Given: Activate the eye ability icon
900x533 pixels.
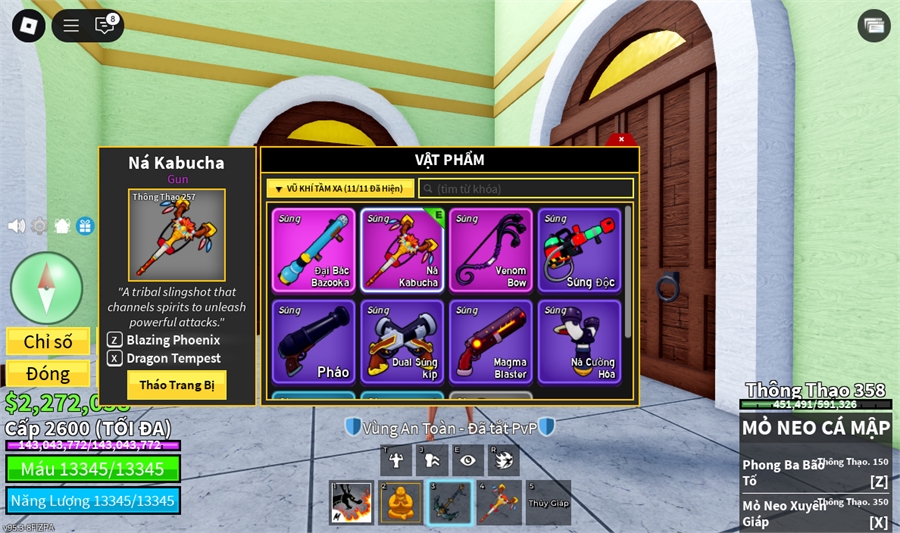Looking at the screenshot, I should 467,460.
